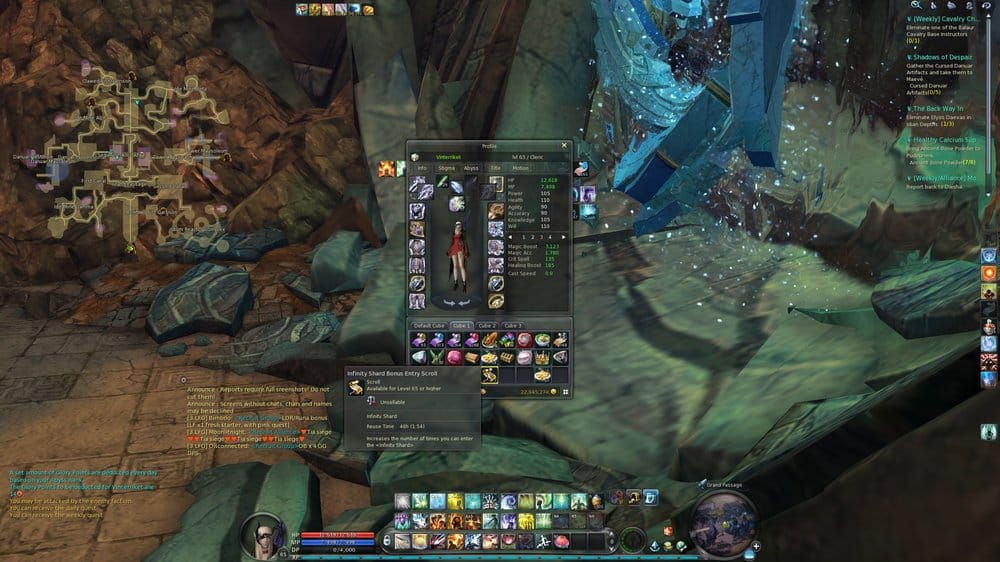Switch to the Info tab

[x=422, y=168]
